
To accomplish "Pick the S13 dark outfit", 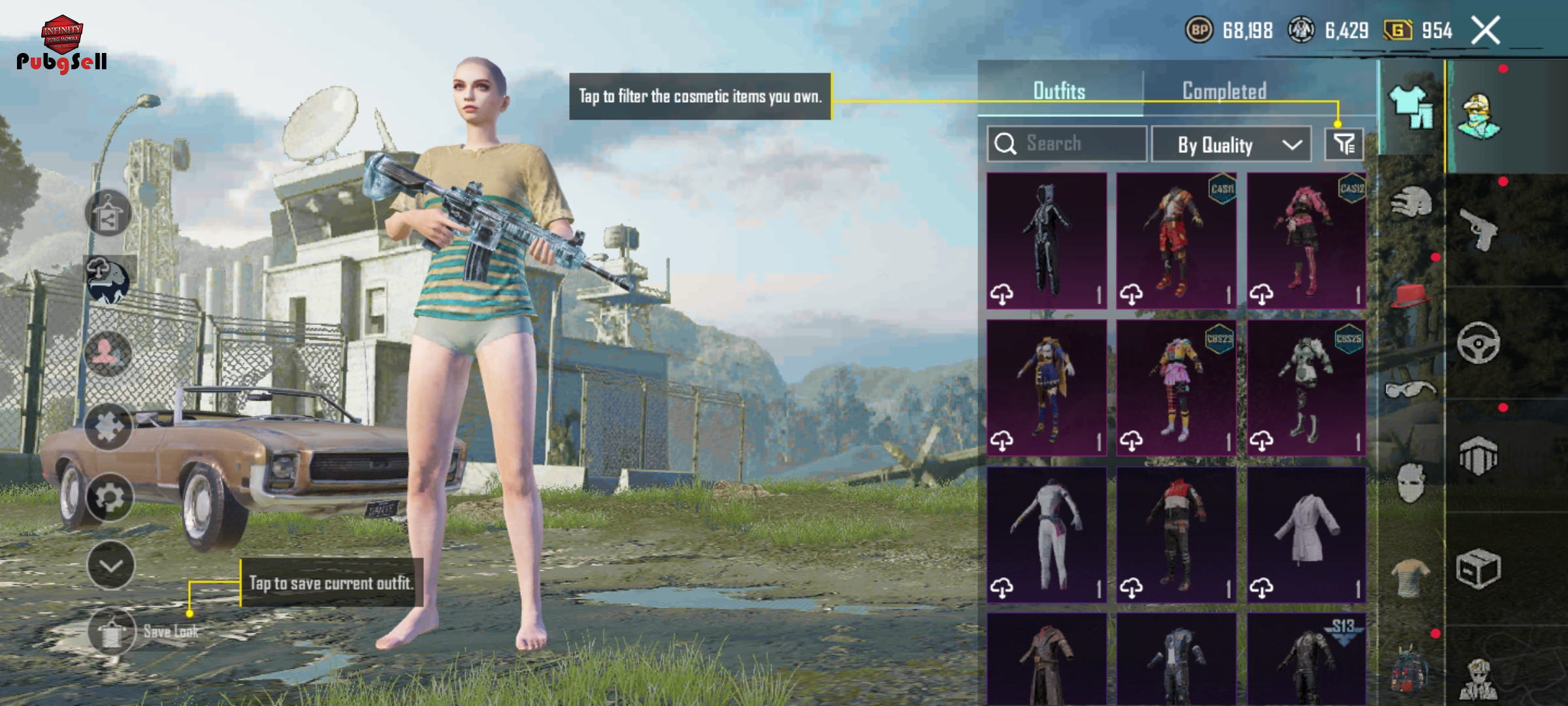I will tap(1306, 660).
